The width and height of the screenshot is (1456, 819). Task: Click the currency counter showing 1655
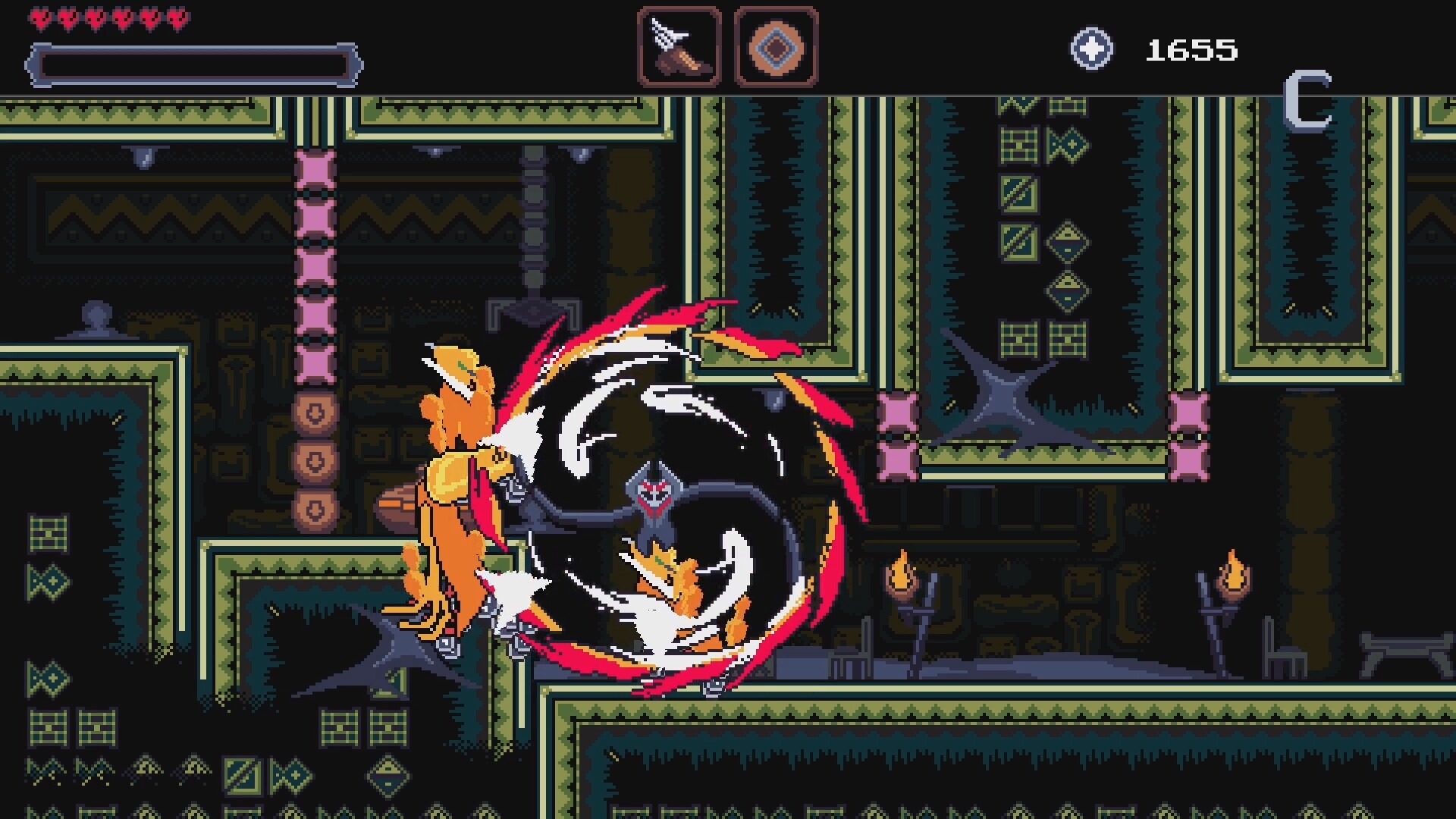point(1191,50)
